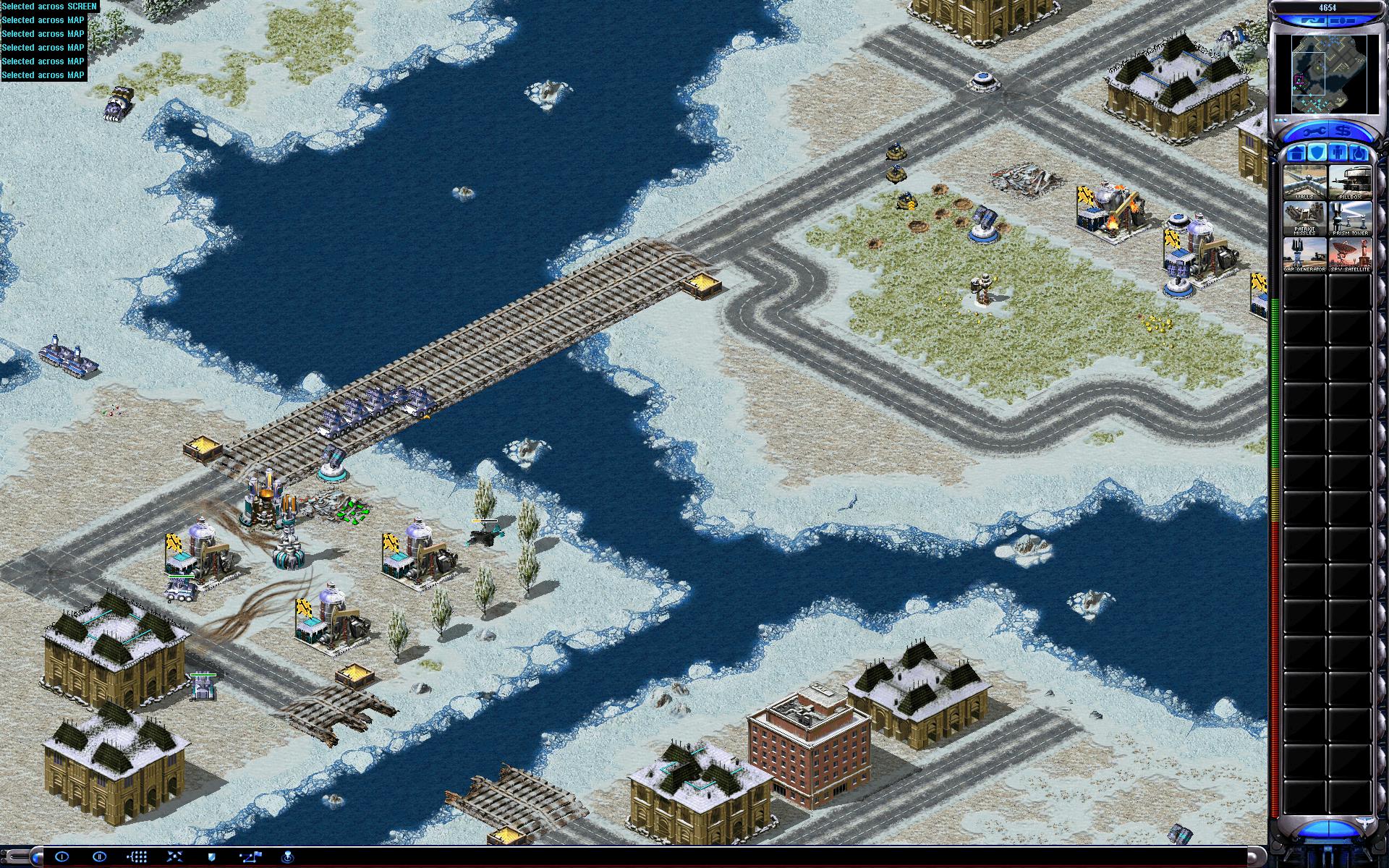Enable waypoint planning mode

(250, 857)
